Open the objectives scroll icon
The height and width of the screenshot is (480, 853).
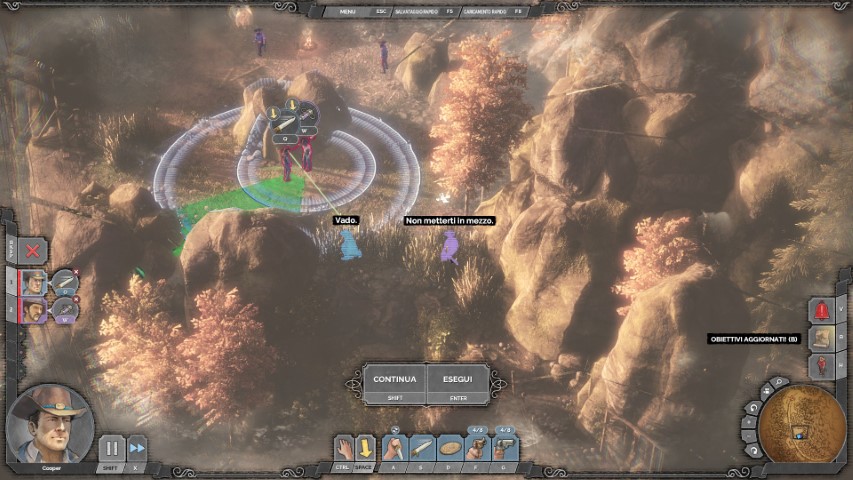(x=821, y=338)
